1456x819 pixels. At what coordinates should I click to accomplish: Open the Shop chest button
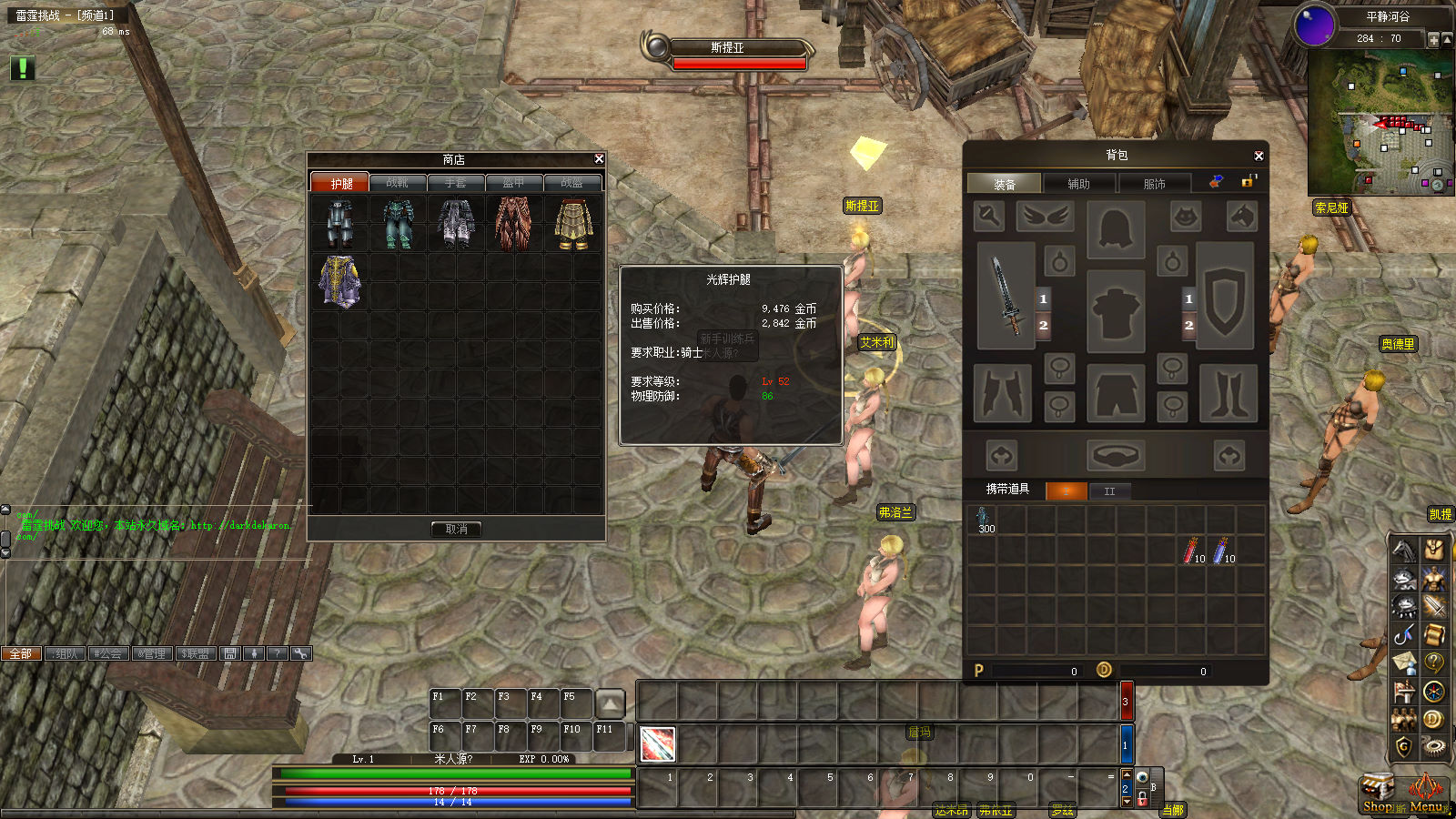1377,794
